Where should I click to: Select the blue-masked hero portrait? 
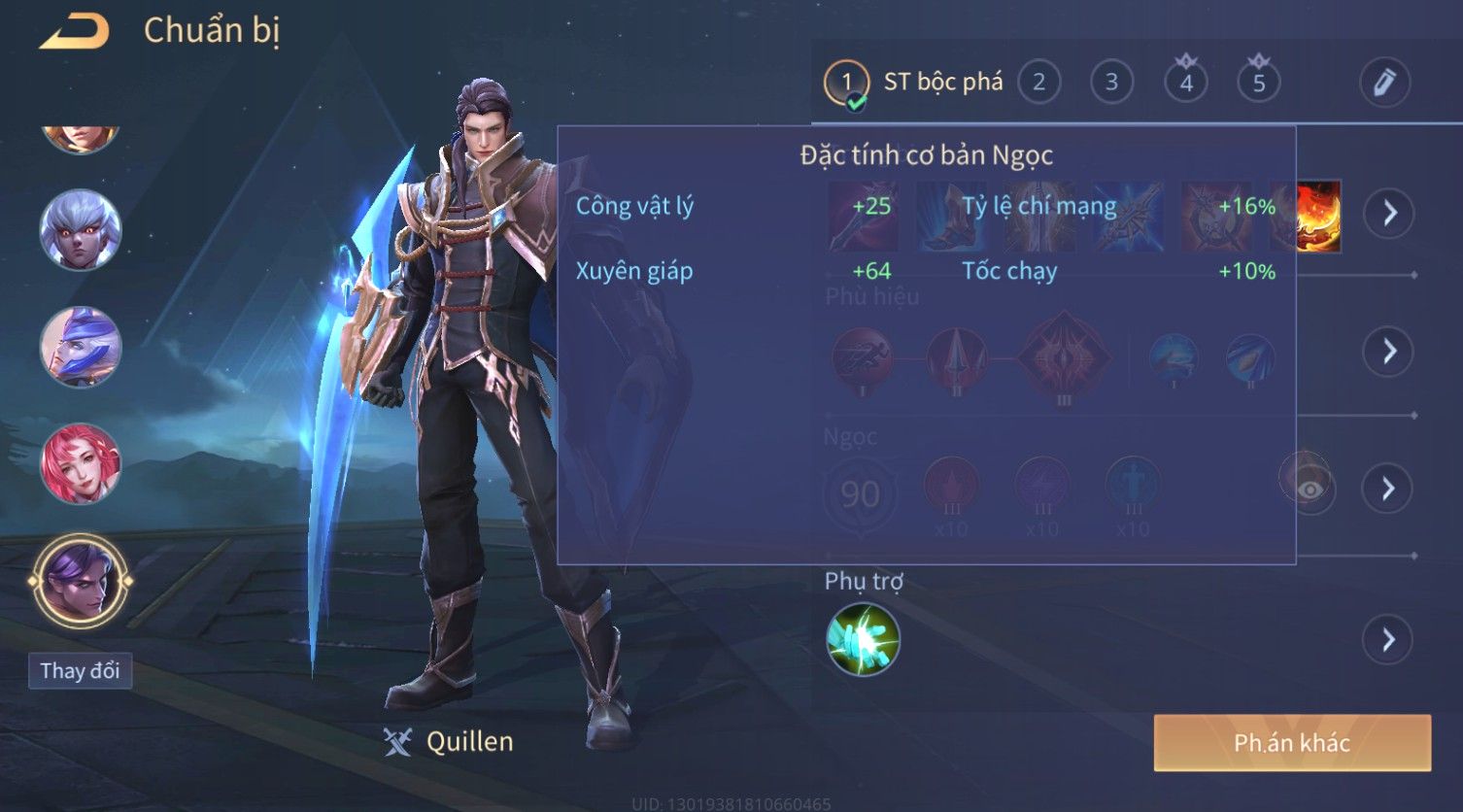pos(81,347)
